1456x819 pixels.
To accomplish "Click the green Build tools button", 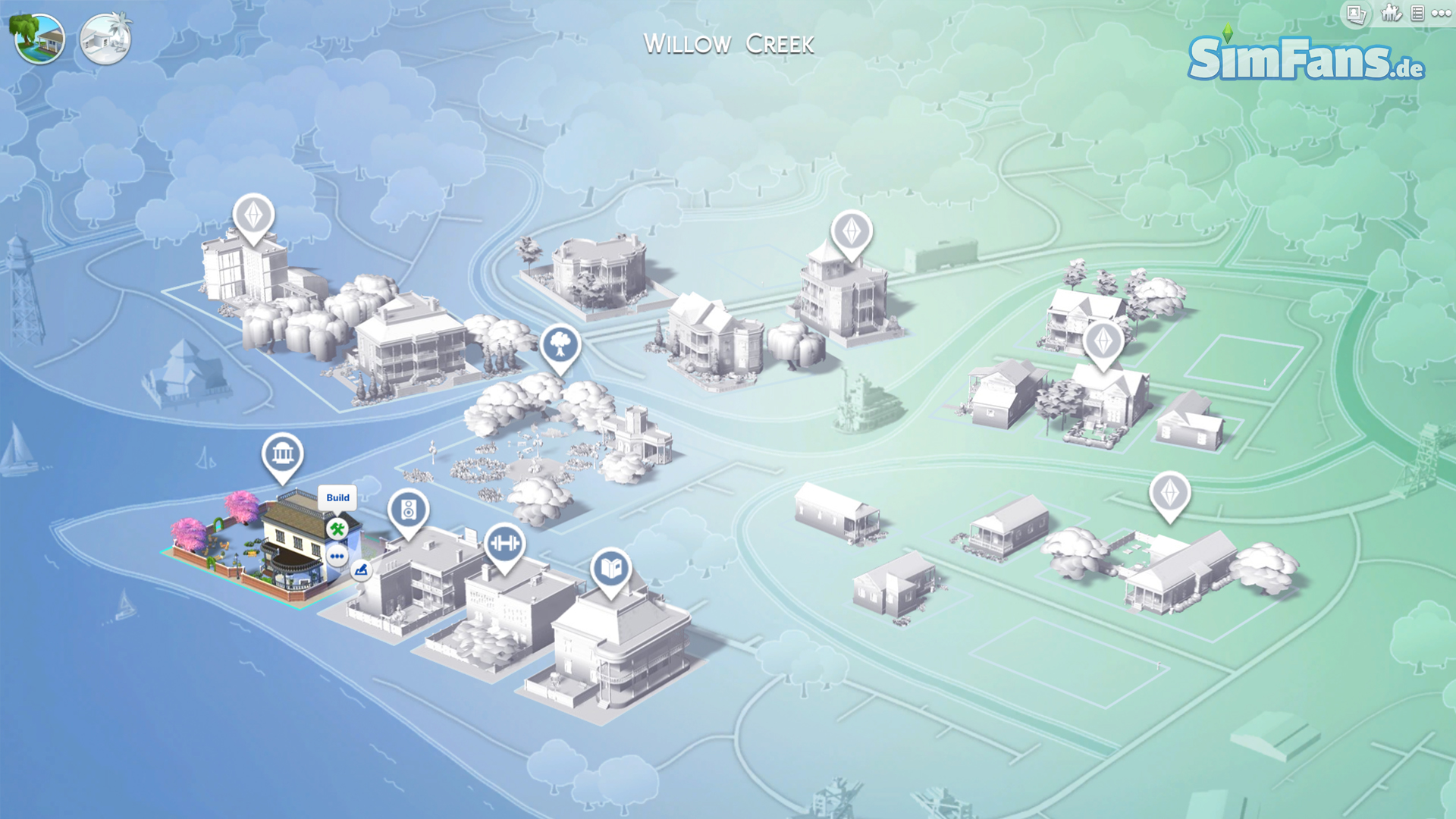I will 337,529.
